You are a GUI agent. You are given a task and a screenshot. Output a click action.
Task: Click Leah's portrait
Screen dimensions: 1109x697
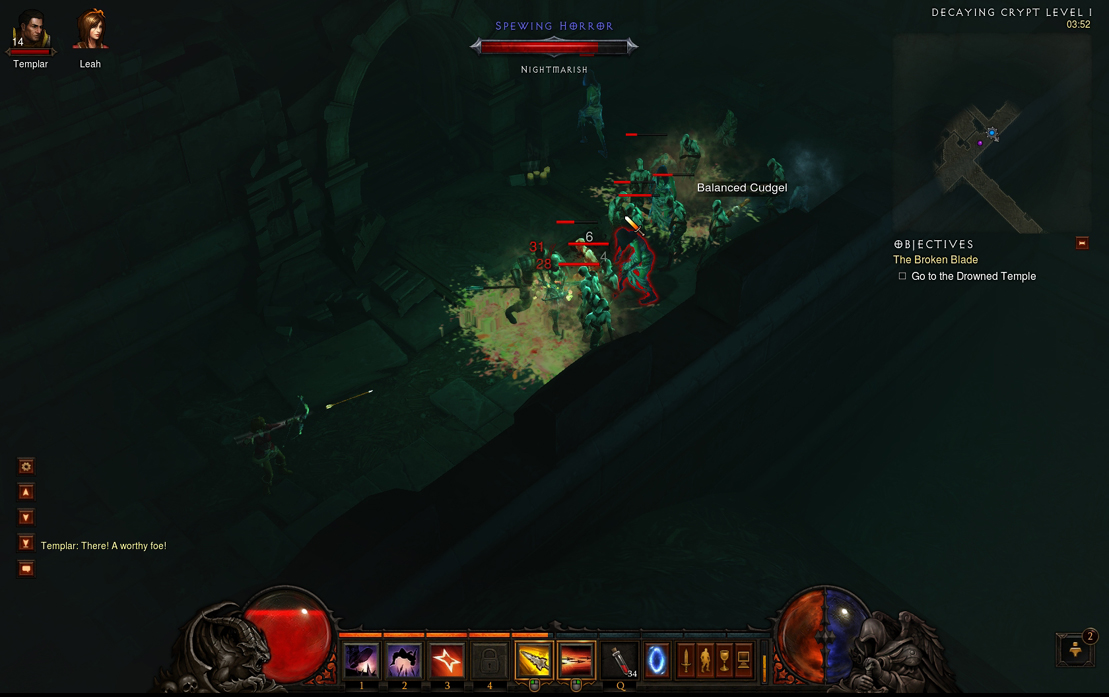click(x=90, y=31)
